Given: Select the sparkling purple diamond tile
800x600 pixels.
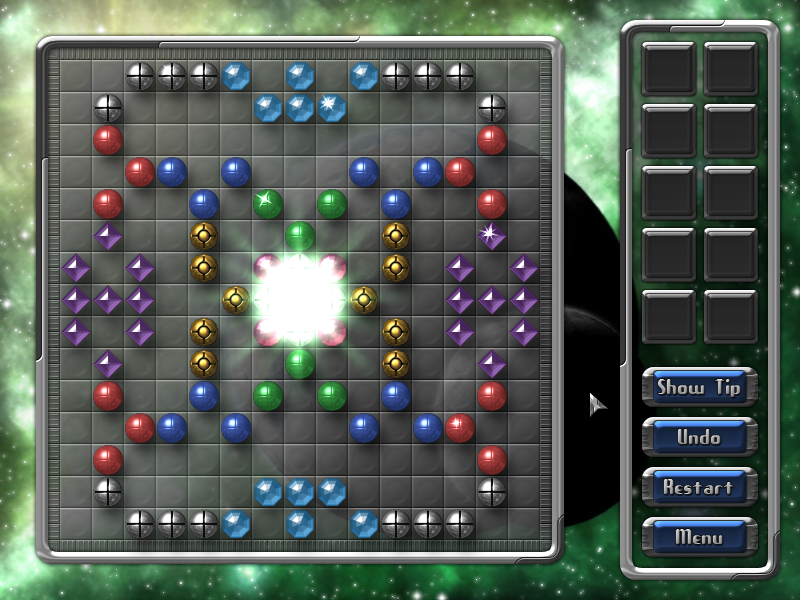Looking at the screenshot, I should [x=492, y=236].
